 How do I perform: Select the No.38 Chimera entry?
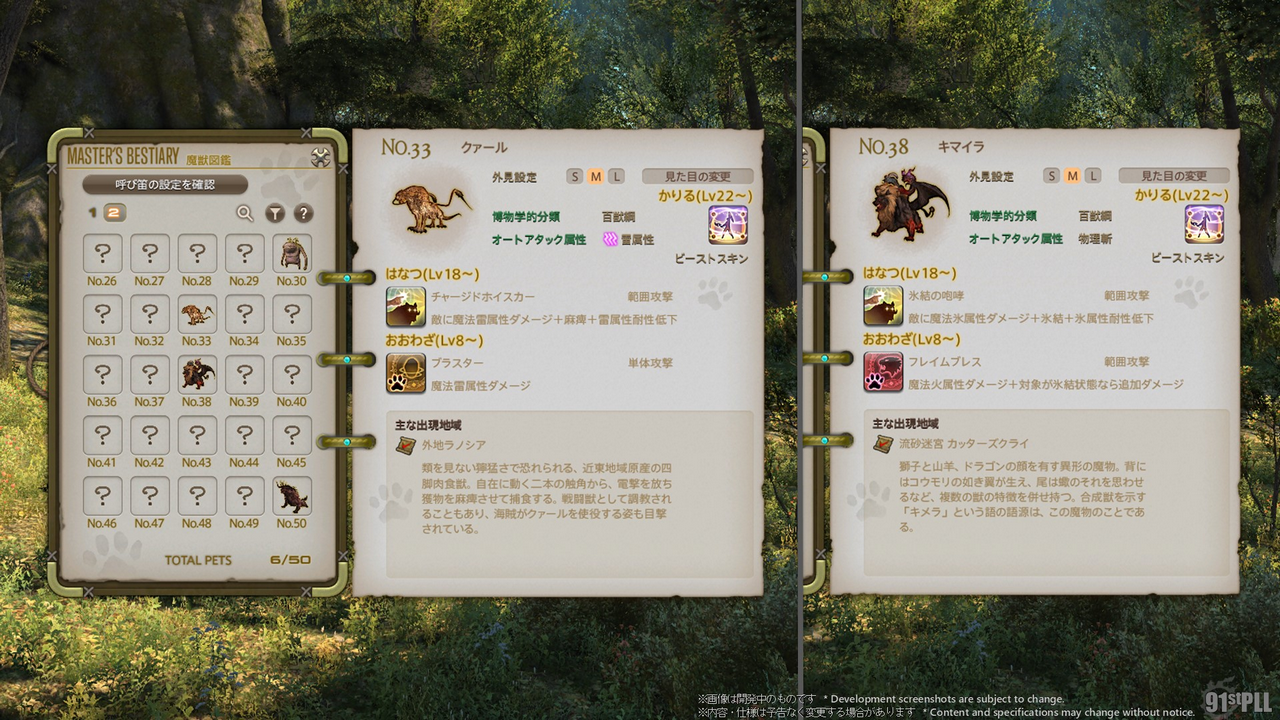pos(197,375)
